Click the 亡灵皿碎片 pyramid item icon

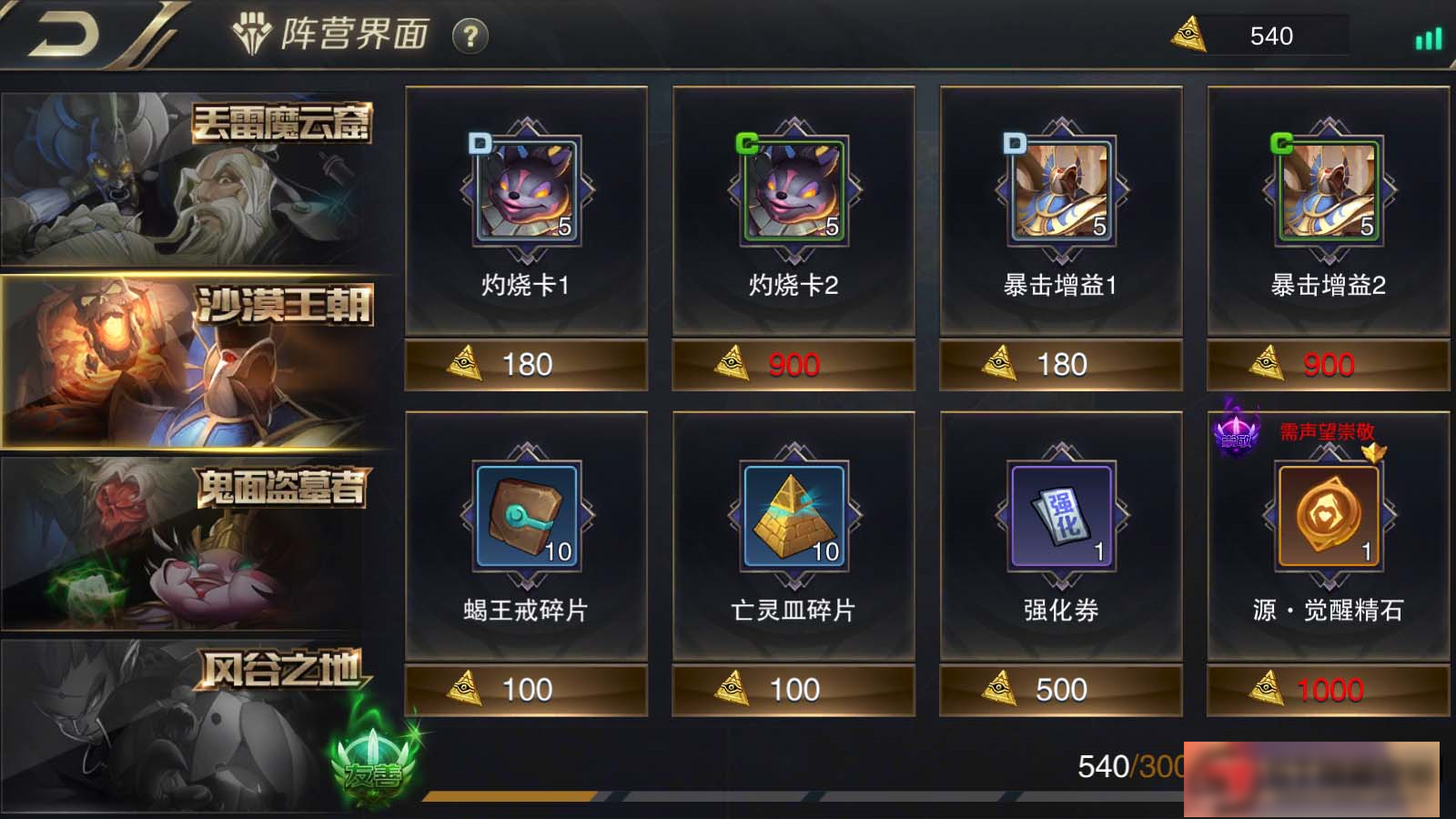click(x=794, y=514)
